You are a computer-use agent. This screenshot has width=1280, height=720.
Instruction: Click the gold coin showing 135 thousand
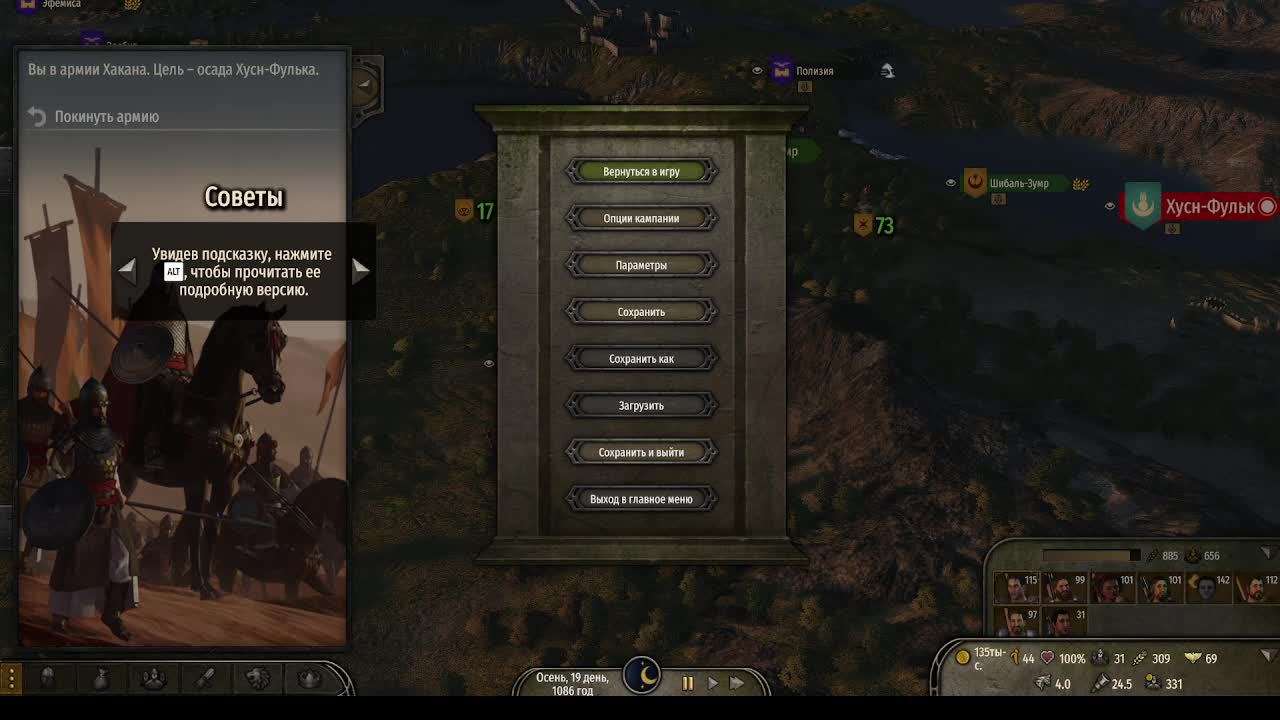click(x=963, y=657)
